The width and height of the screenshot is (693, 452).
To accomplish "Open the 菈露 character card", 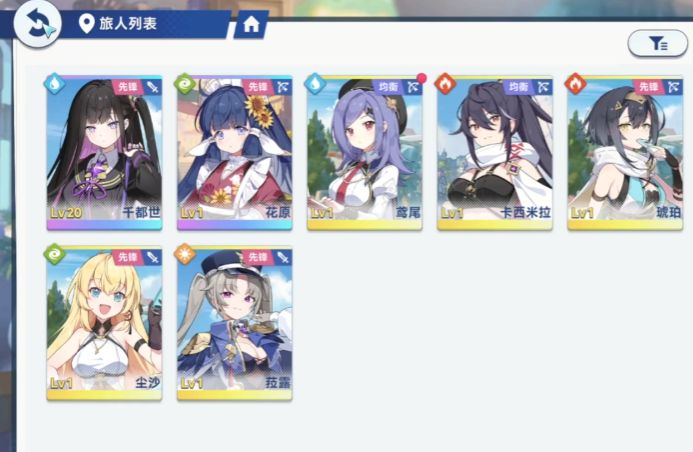I will (x=234, y=322).
